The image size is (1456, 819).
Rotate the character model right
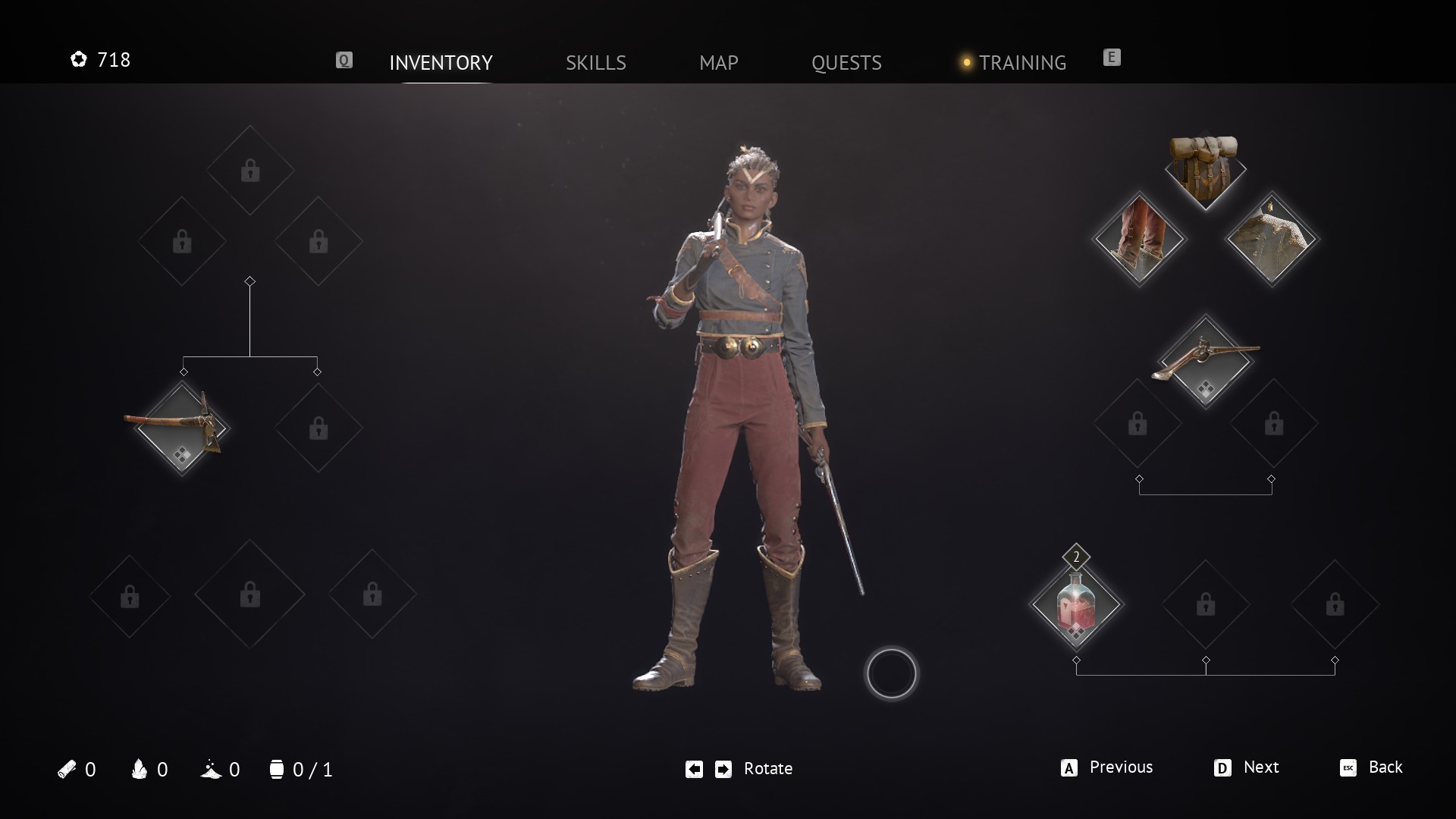click(723, 769)
